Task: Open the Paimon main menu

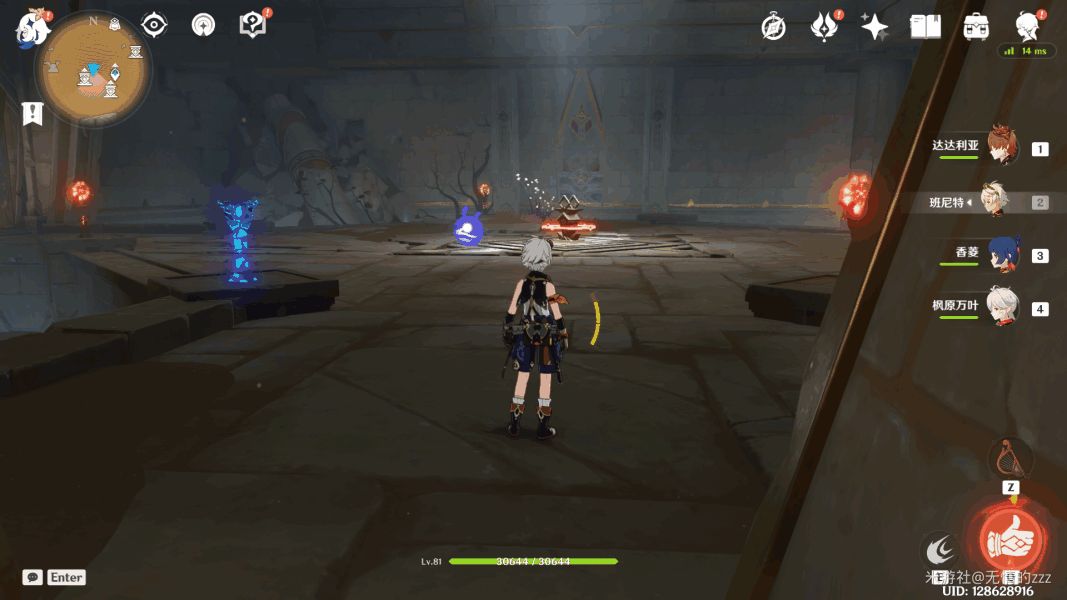Action: [x=32, y=28]
